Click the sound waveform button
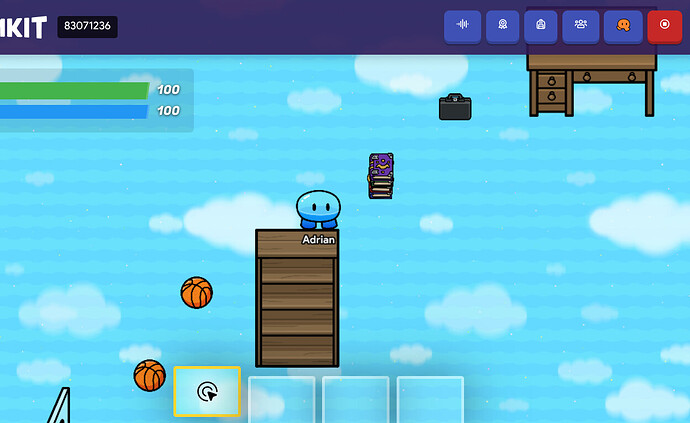 tap(462, 26)
